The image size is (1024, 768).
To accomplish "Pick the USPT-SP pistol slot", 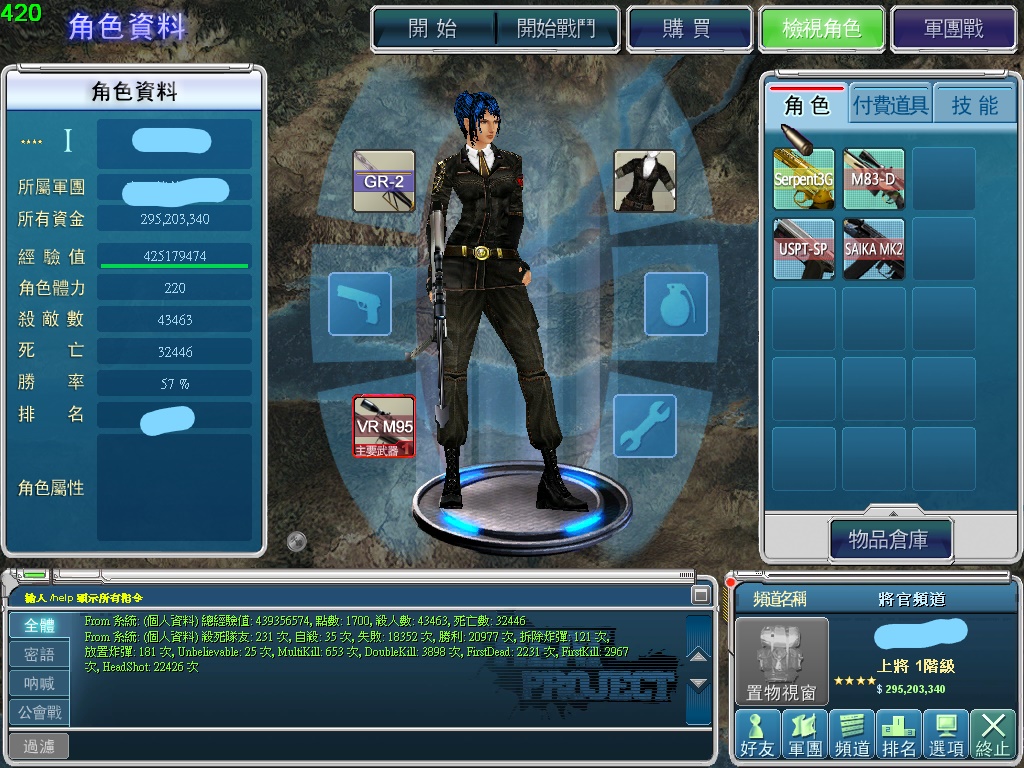I will (804, 248).
